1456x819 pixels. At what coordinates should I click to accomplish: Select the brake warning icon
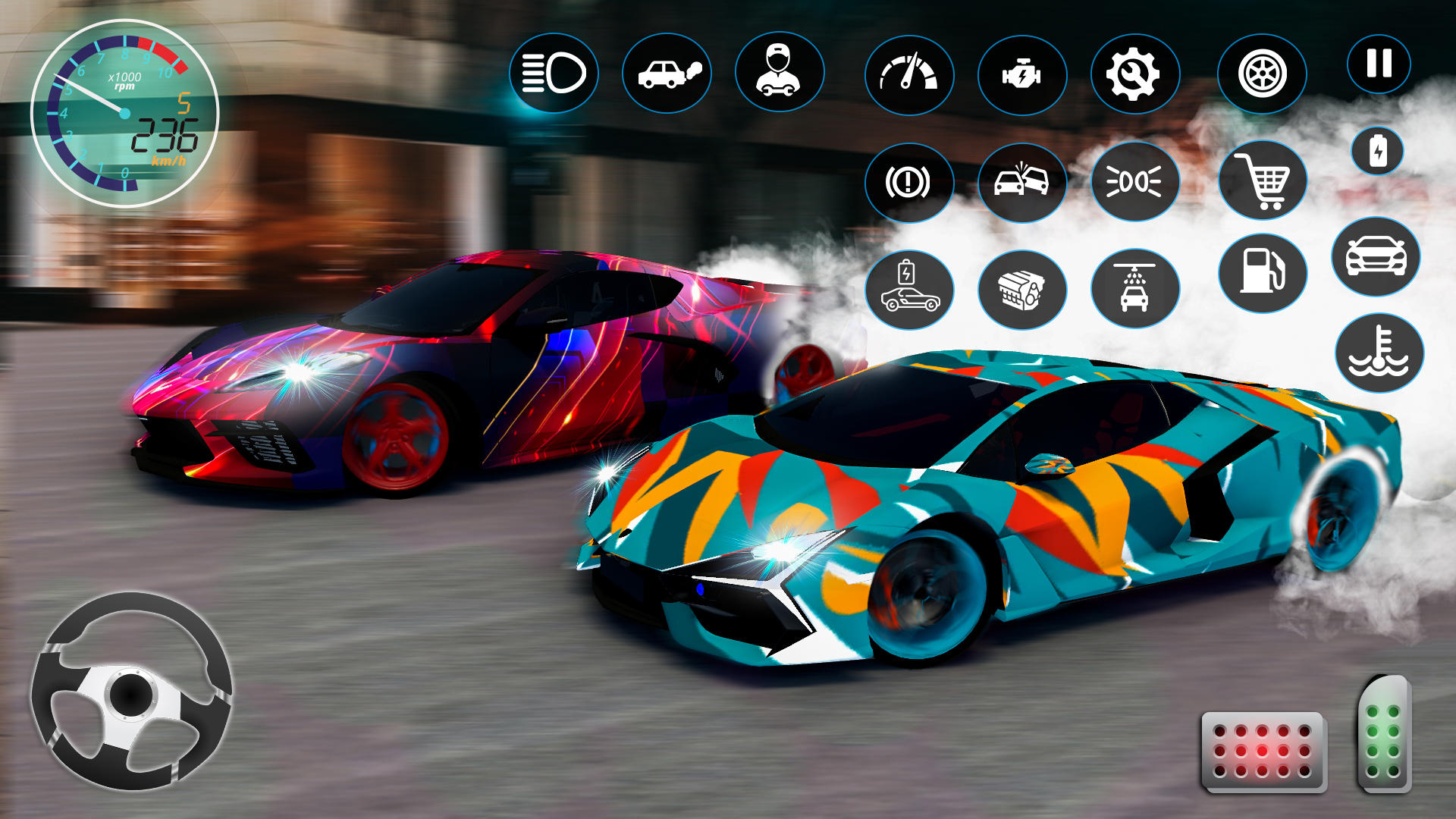click(910, 182)
